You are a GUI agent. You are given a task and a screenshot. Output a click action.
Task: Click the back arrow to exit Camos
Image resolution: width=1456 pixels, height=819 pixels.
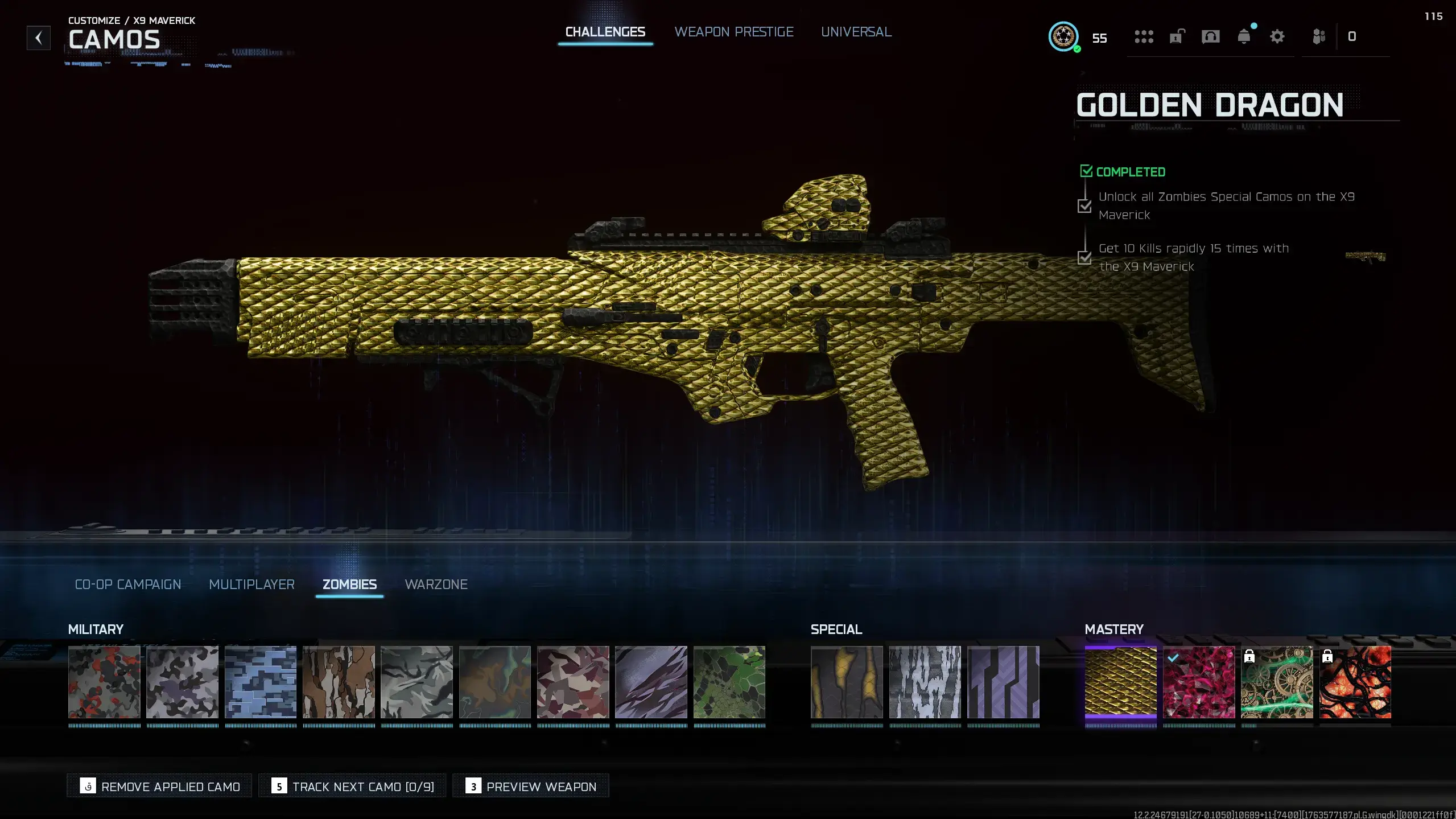pyautogui.click(x=38, y=38)
